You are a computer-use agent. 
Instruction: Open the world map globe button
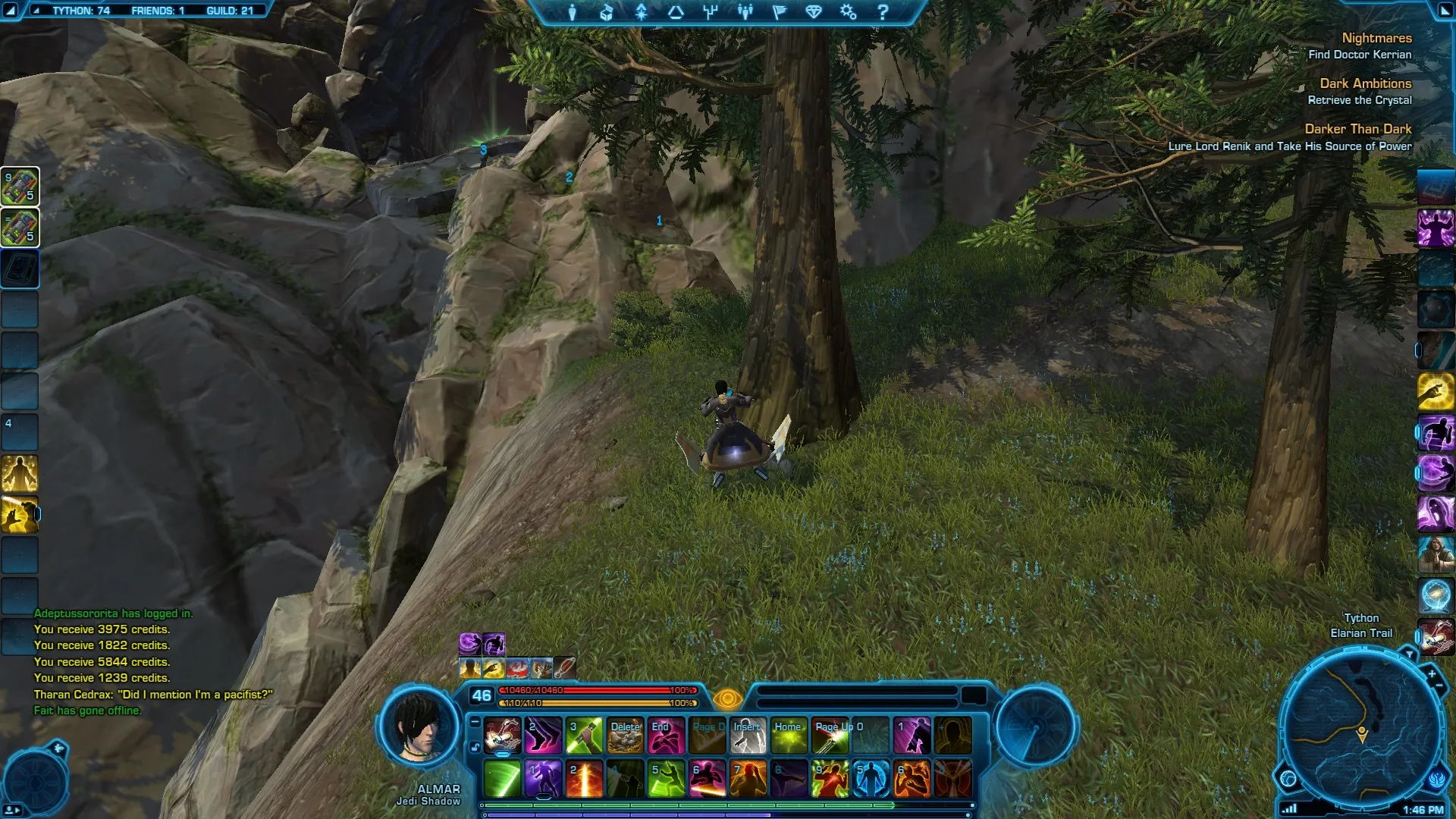[1288, 778]
